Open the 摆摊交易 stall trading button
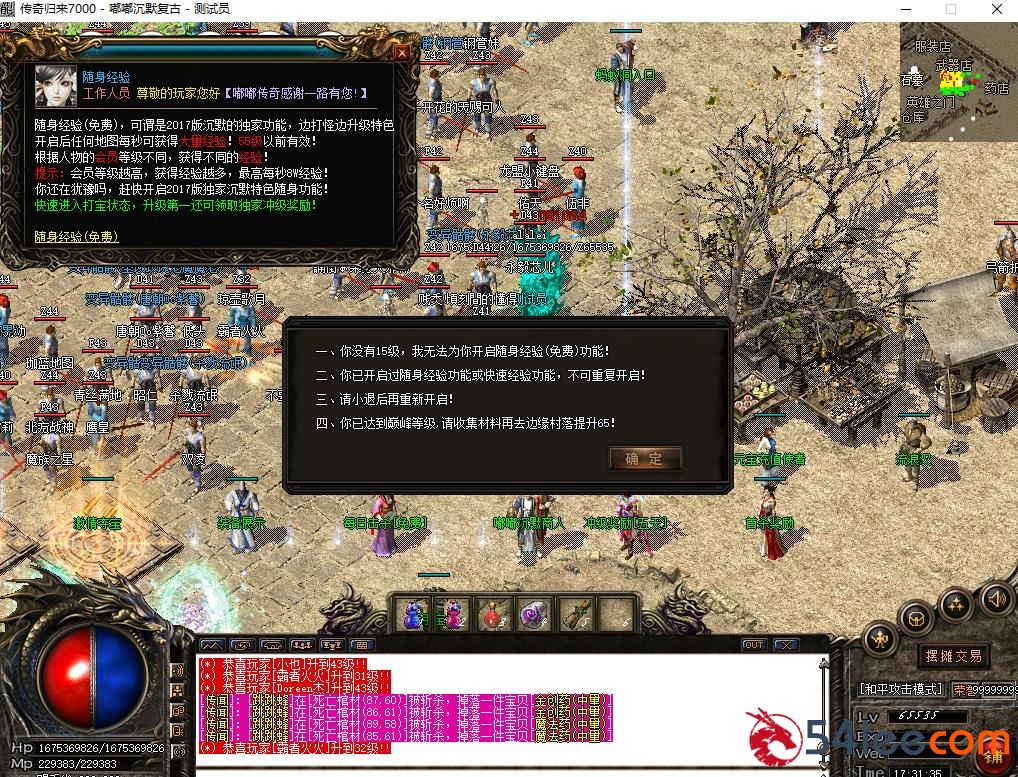 953,656
